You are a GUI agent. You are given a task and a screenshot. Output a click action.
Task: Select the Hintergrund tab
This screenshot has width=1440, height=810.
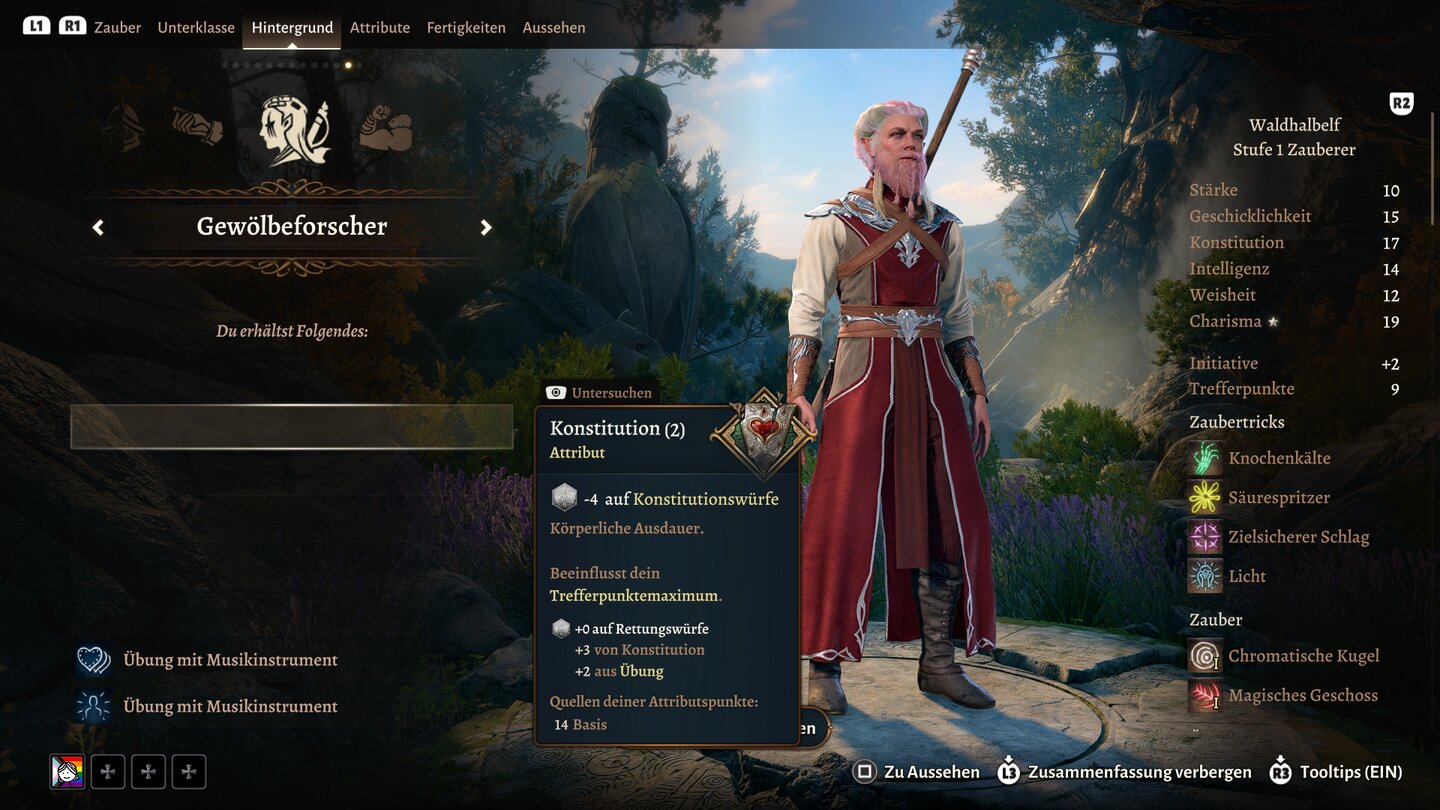click(x=292, y=27)
